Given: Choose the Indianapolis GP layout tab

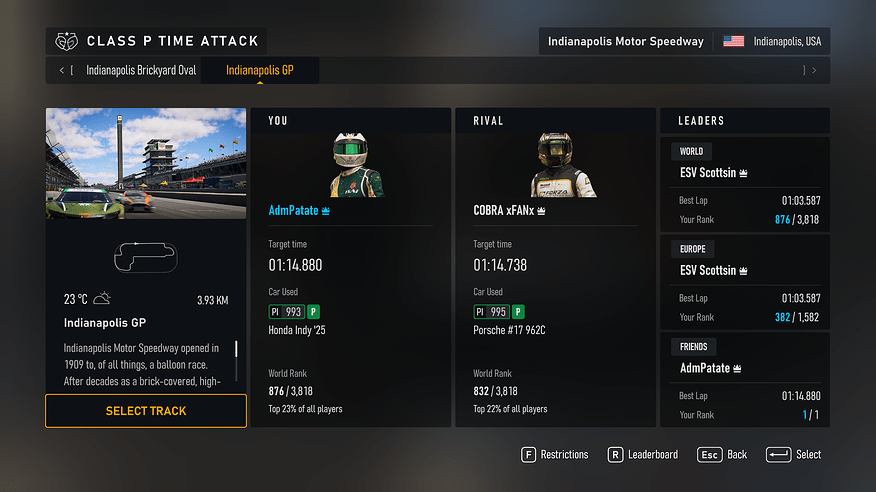Looking at the screenshot, I should tap(260, 71).
